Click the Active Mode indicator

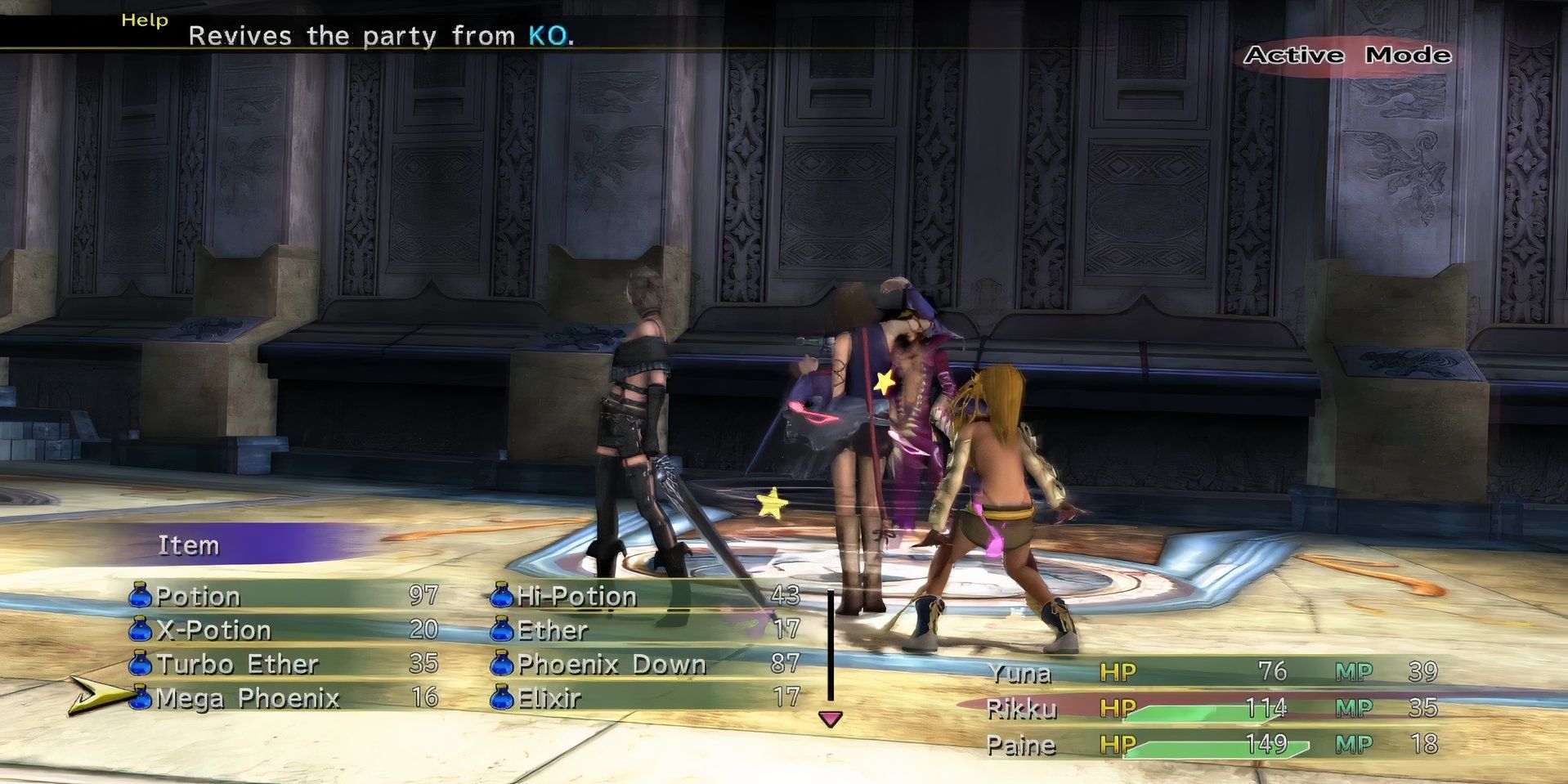(1347, 56)
